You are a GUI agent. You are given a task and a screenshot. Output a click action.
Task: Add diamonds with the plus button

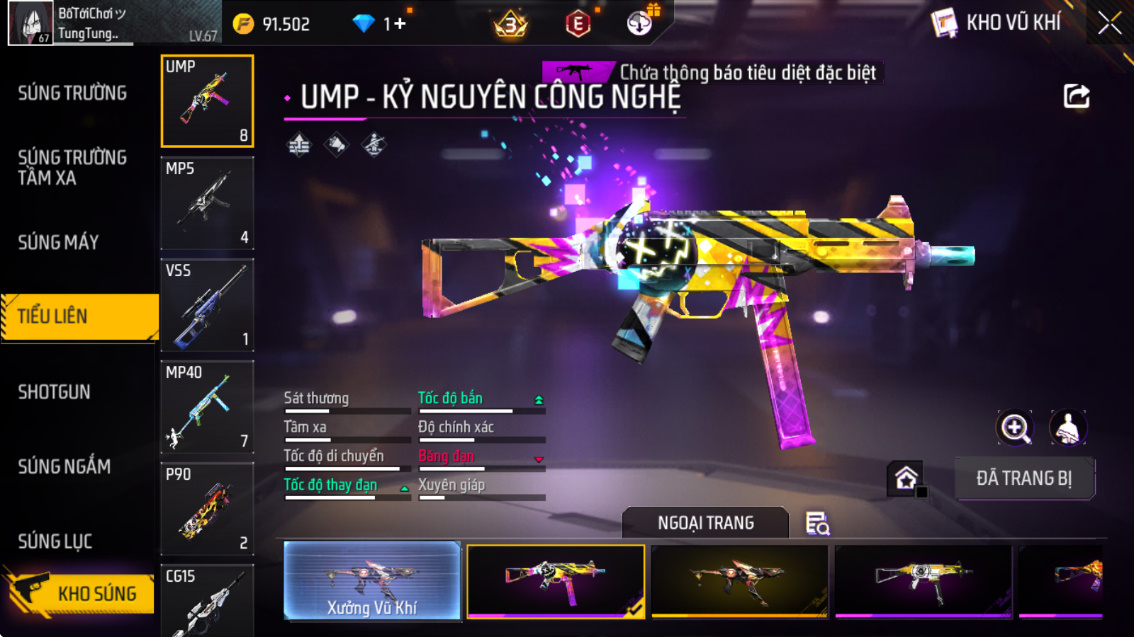click(x=400, y=24)
